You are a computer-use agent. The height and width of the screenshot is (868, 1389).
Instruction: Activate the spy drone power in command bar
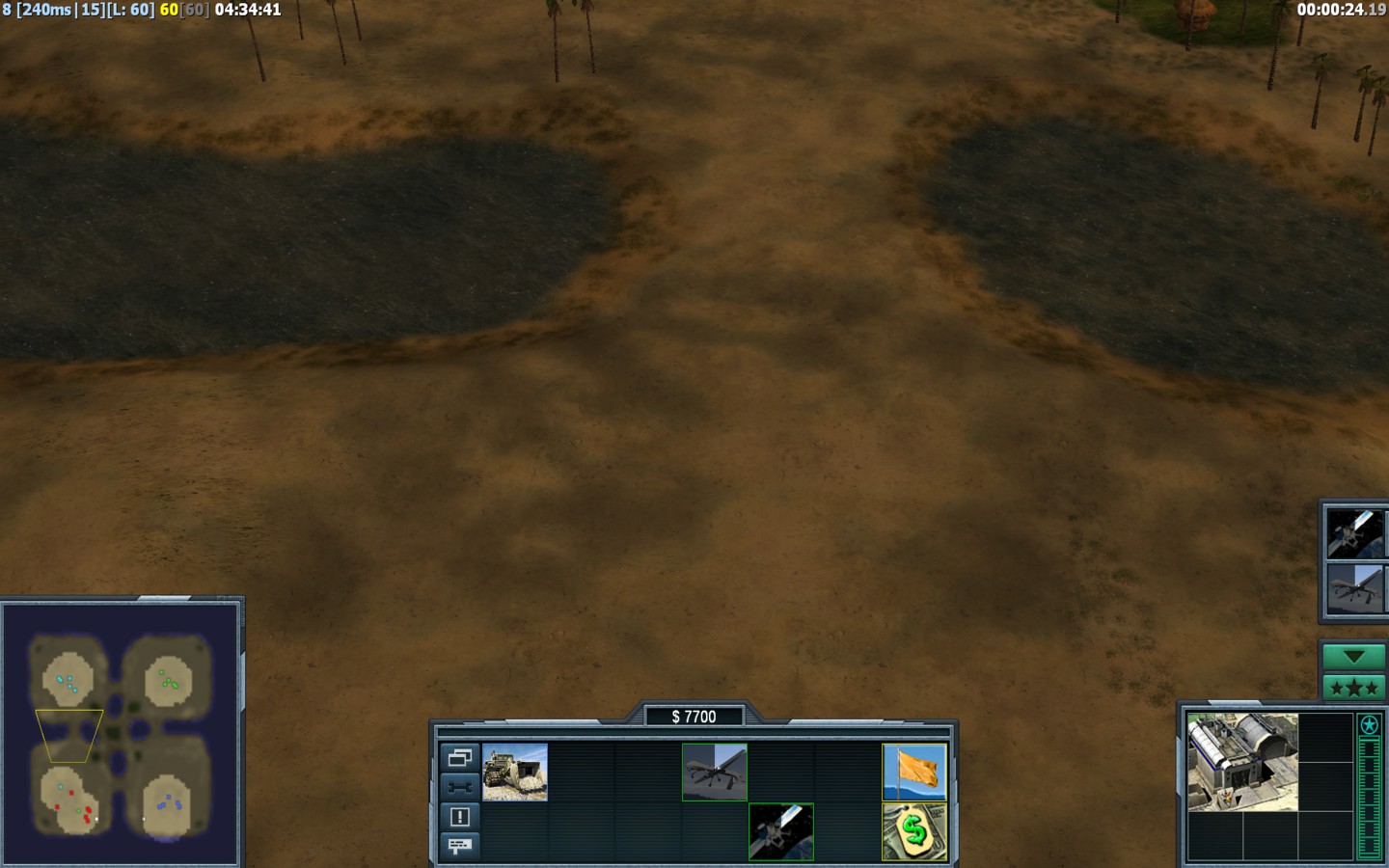coord(715,772)
